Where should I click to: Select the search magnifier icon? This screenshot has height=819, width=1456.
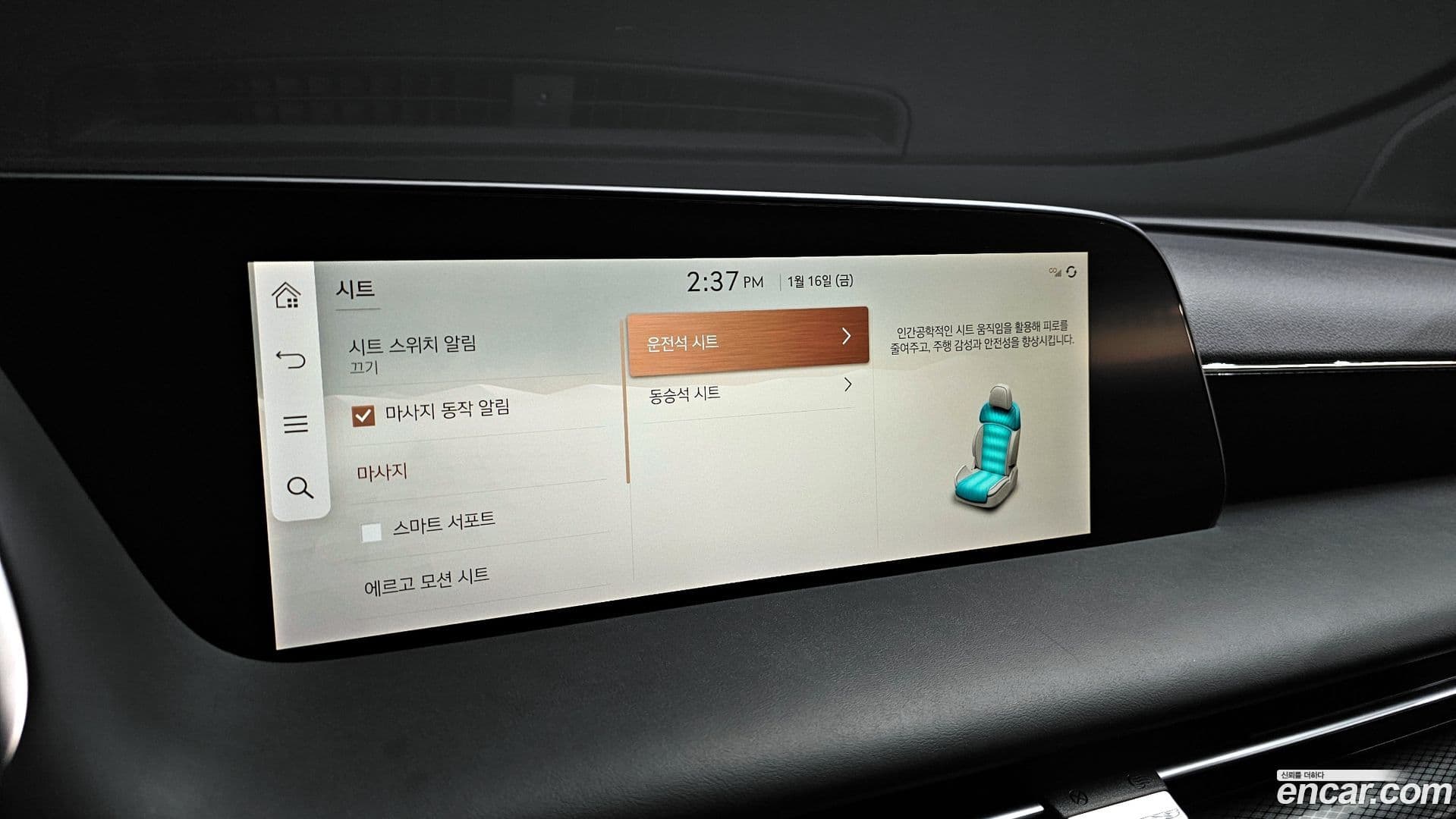coord(299,489)
